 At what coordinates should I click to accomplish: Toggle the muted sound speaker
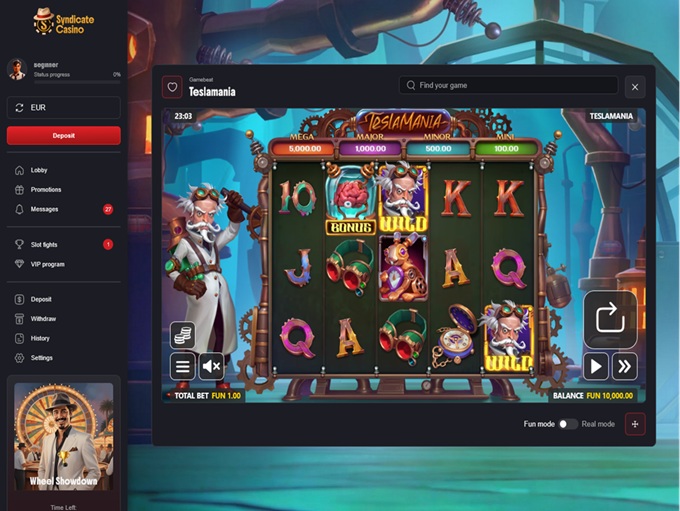pyautogui.click(x=211, y=366)
